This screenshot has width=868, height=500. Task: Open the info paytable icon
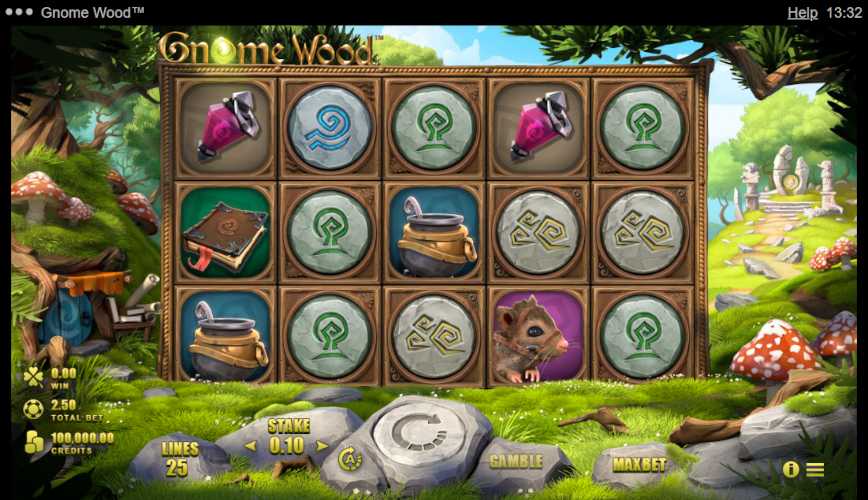pos(791,469)
